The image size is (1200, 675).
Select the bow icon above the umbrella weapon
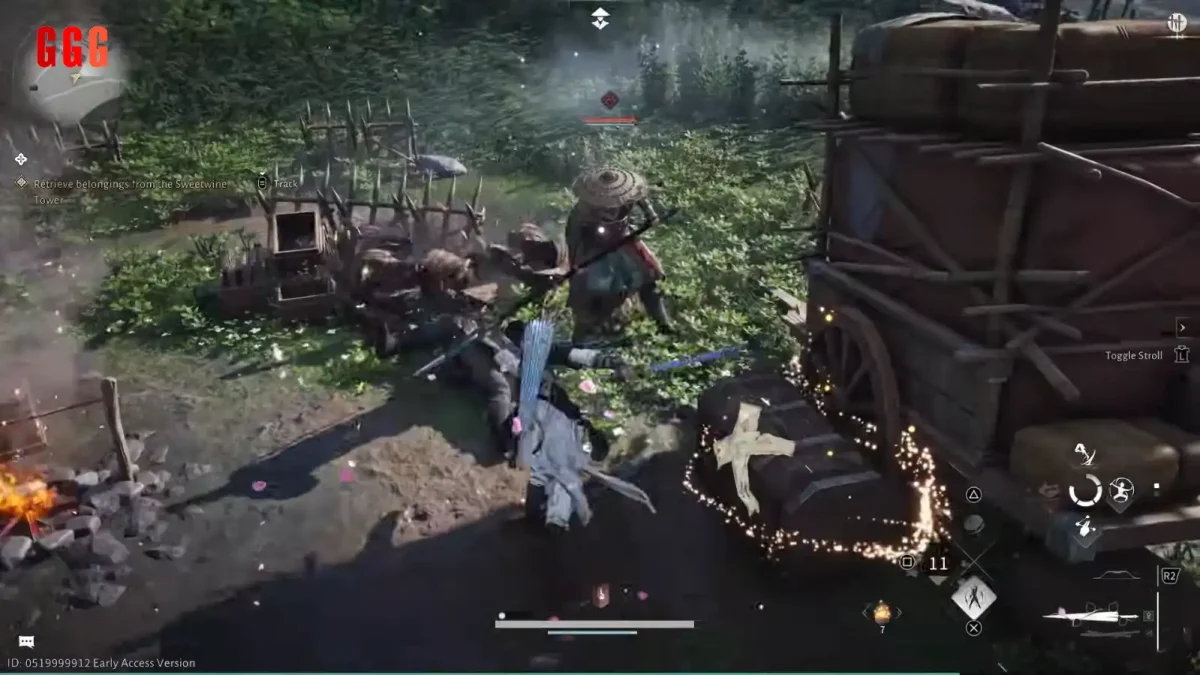(x=1116, y=576)
